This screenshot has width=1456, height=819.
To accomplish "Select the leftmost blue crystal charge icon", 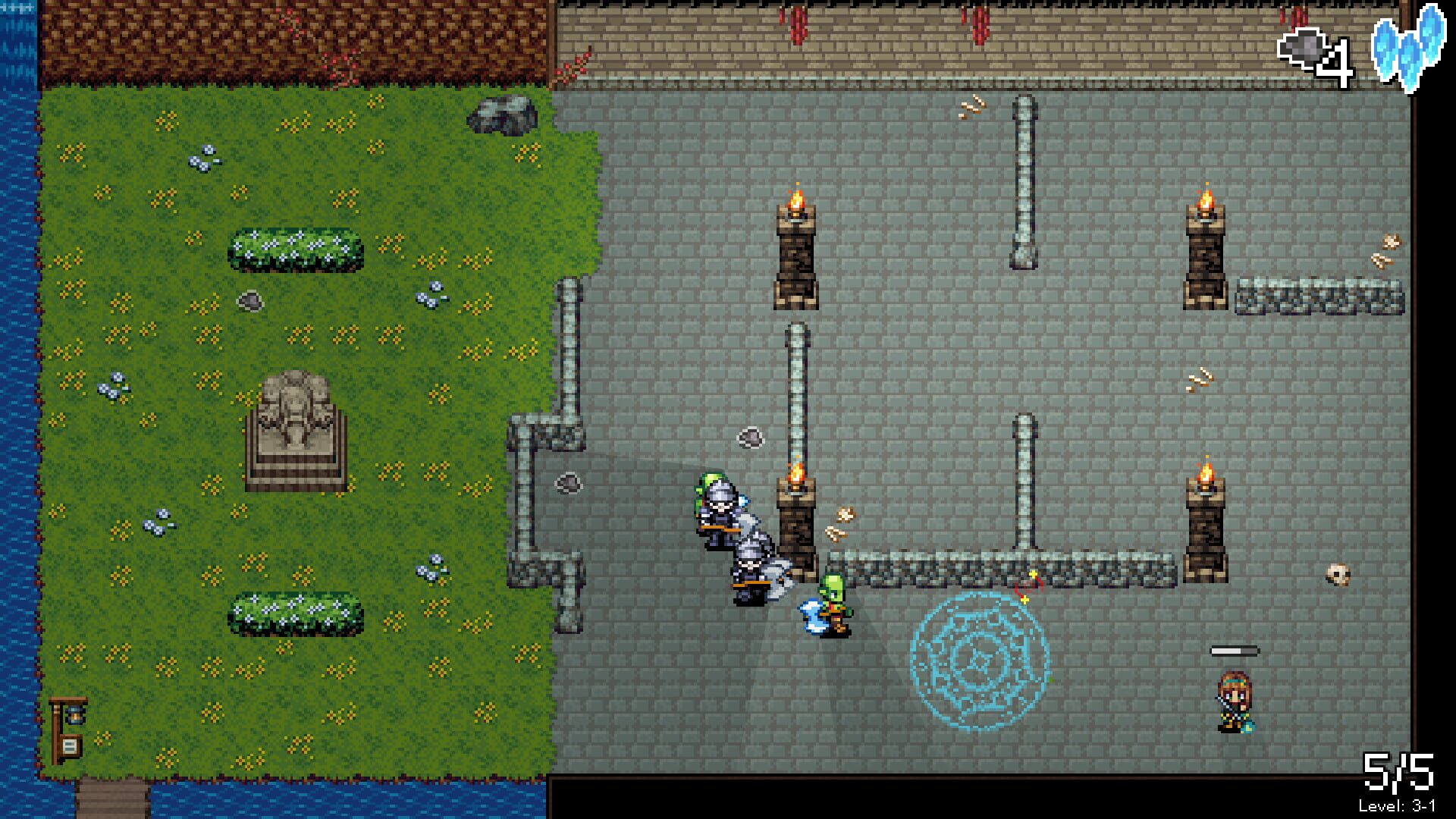I will click(1382, 49).
